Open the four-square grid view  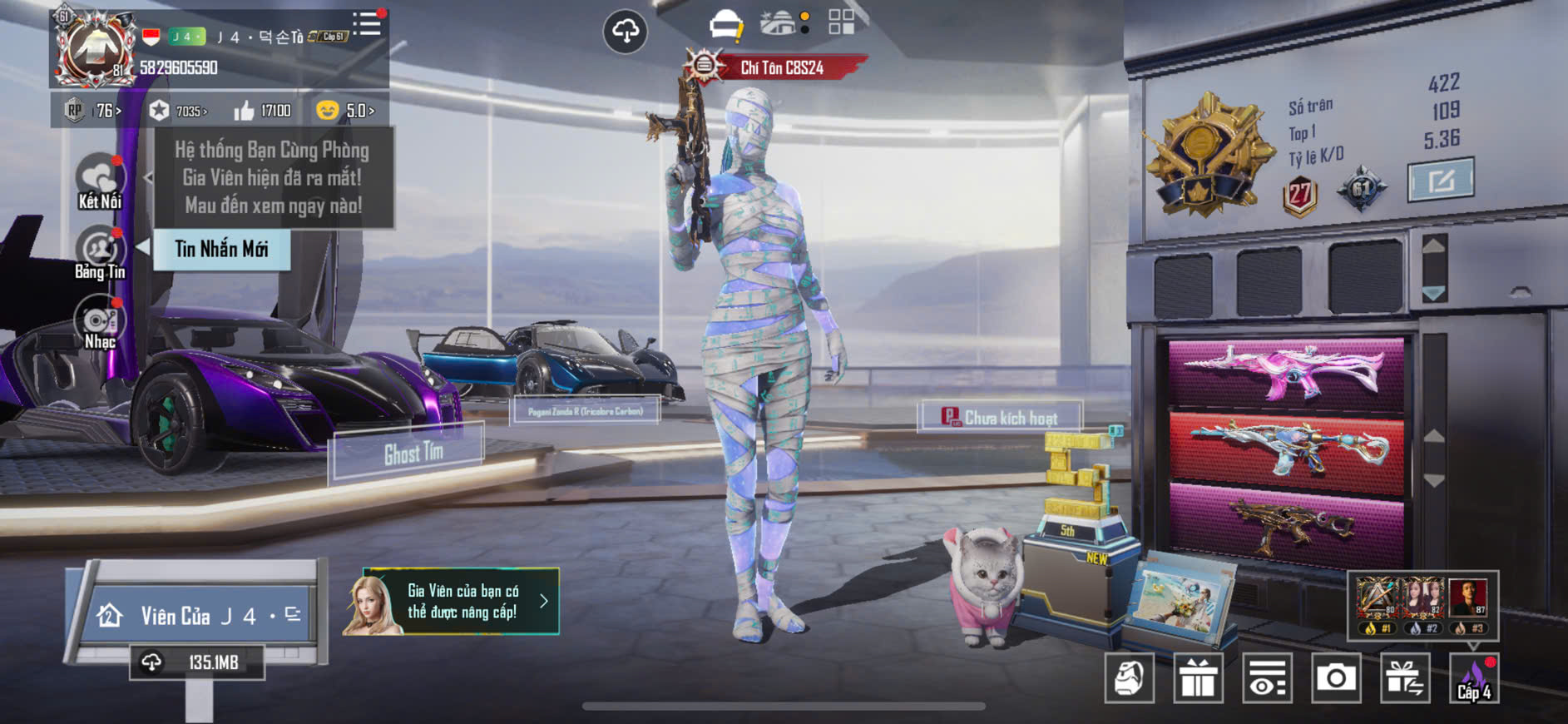click(841, 22)
